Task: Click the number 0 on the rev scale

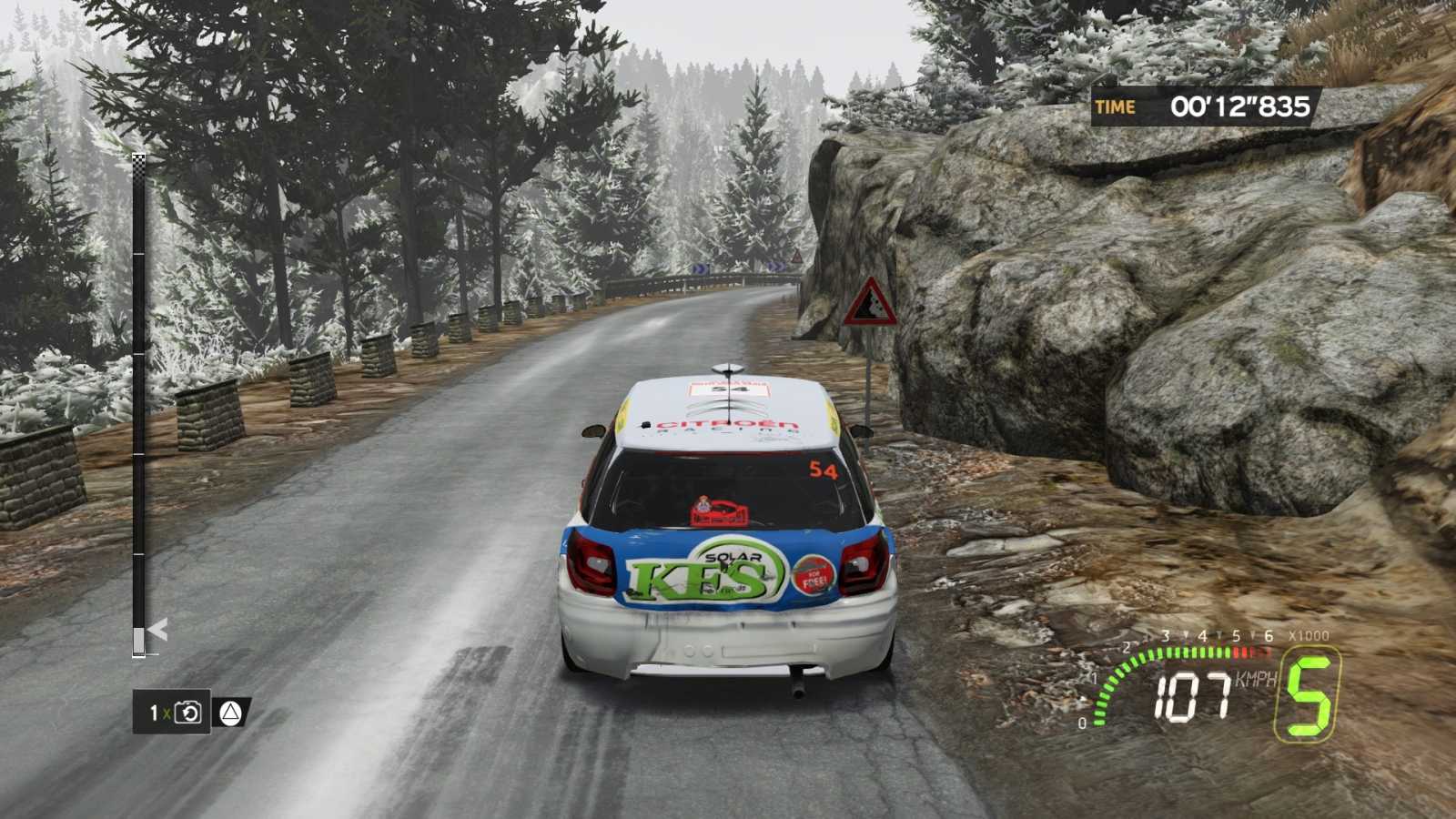Action: pos(1083,722)
